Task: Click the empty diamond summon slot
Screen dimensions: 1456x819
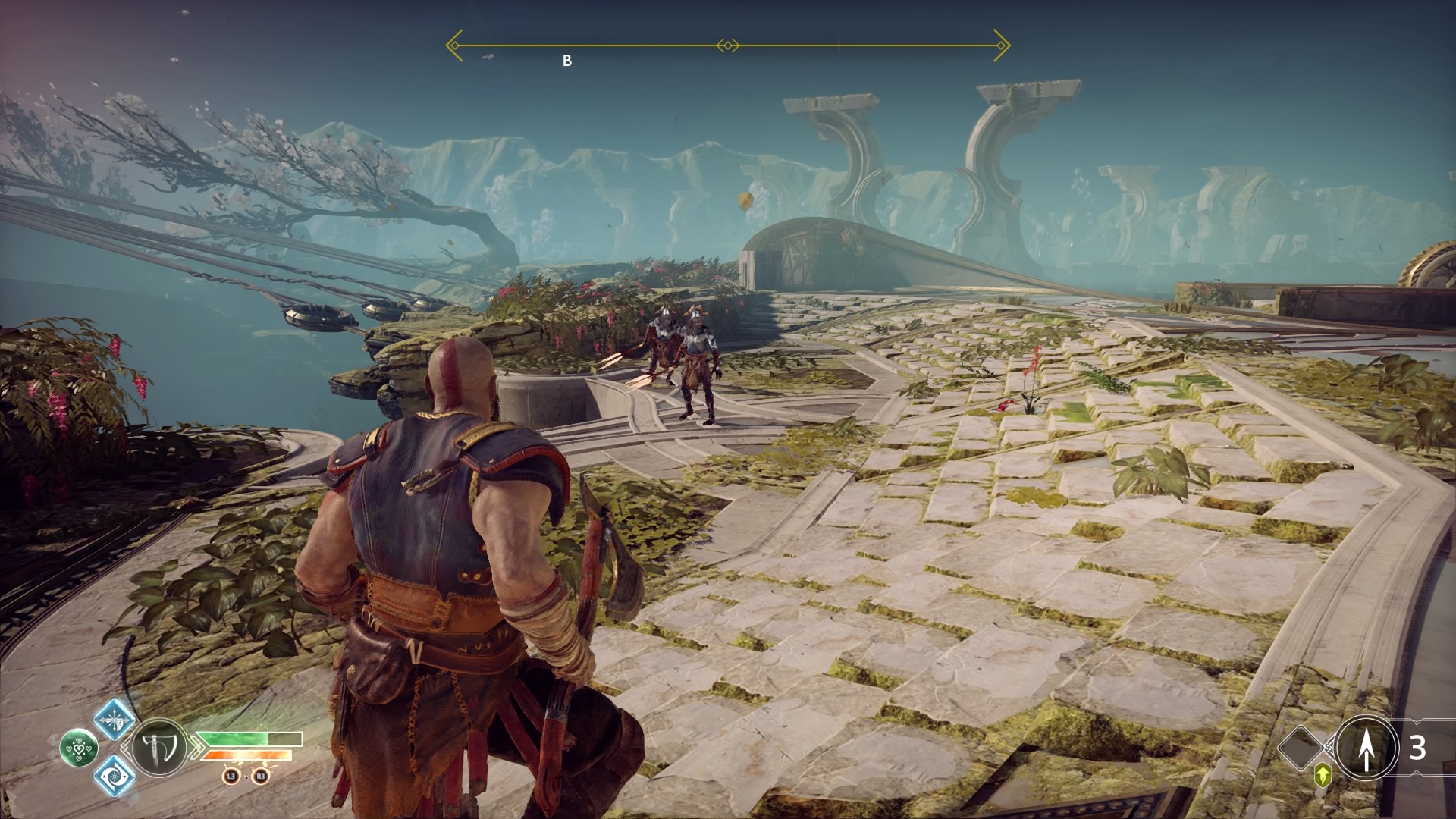Action: tap(1301, 748)
